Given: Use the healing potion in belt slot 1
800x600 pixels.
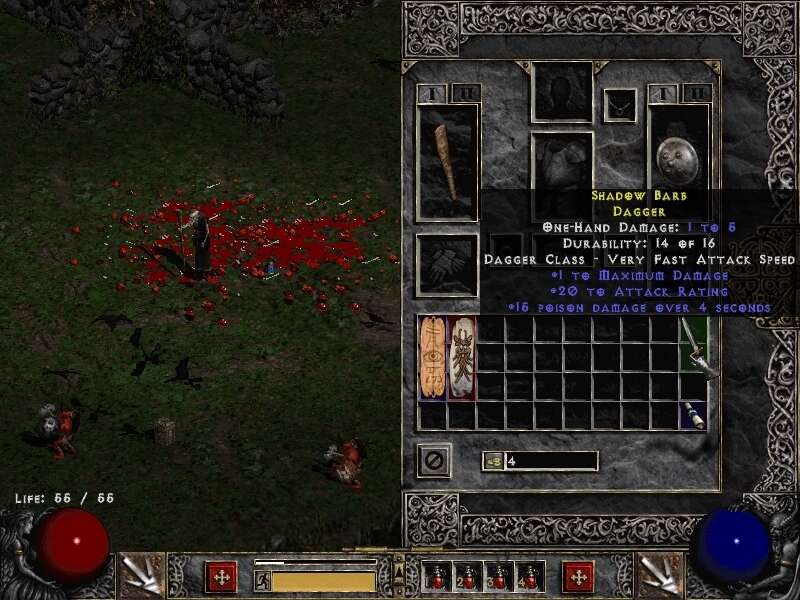Looking at the screenshot, I should click(437, 577).
